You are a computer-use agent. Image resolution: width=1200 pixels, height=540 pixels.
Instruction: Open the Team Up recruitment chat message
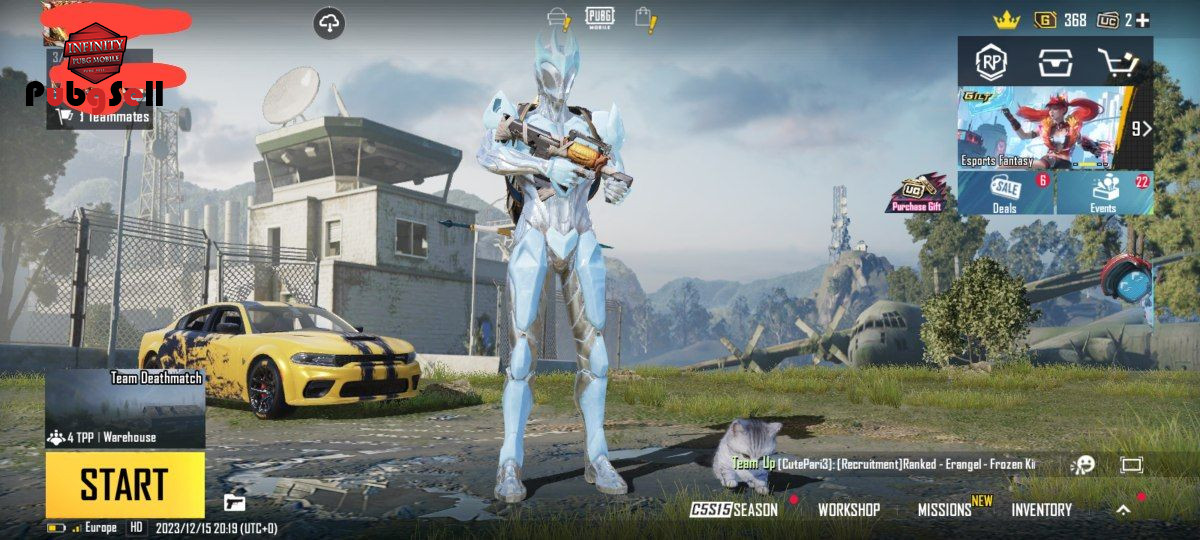tap(885, 464)
